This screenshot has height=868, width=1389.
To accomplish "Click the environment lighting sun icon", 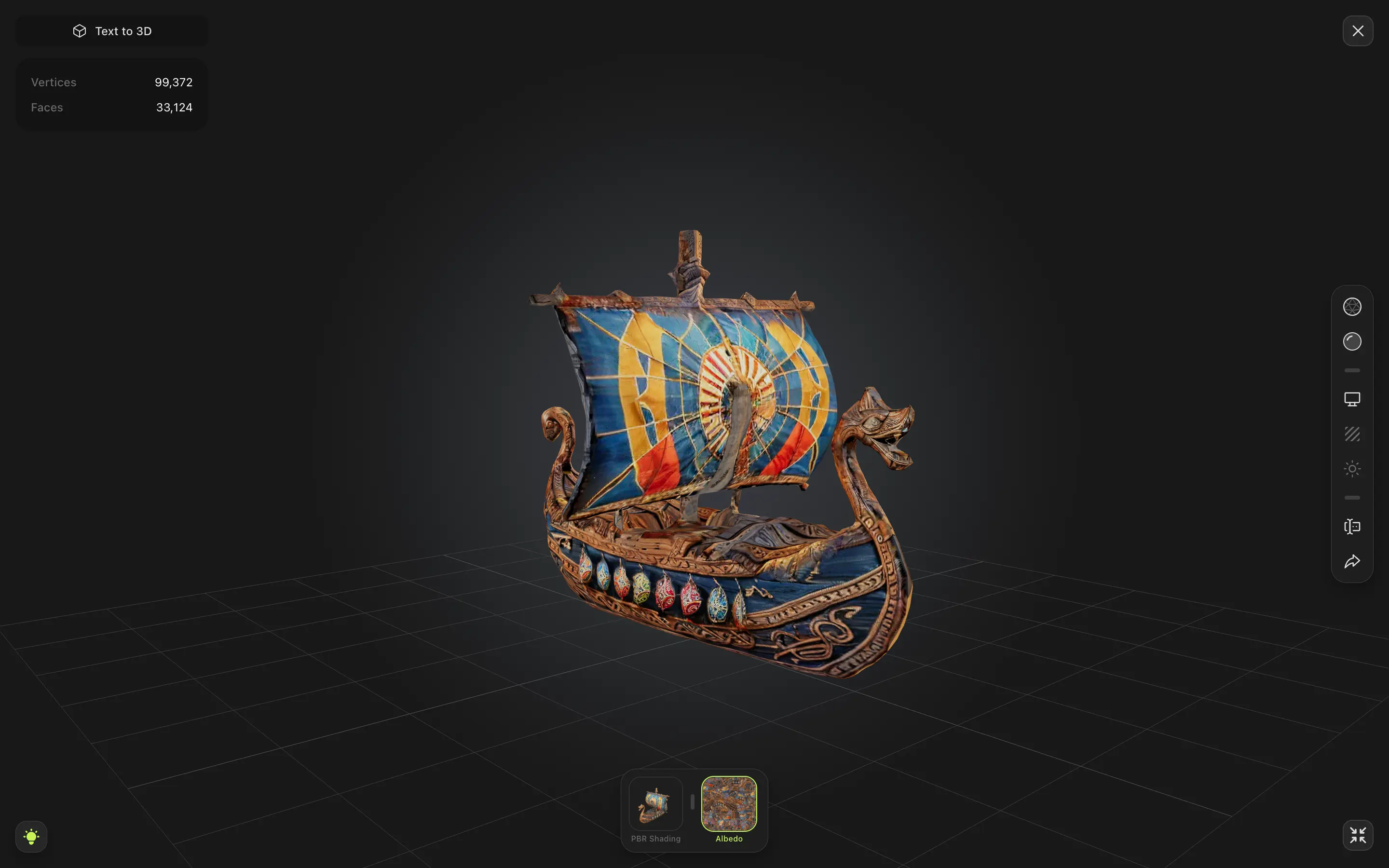I will click(1352, 468).
